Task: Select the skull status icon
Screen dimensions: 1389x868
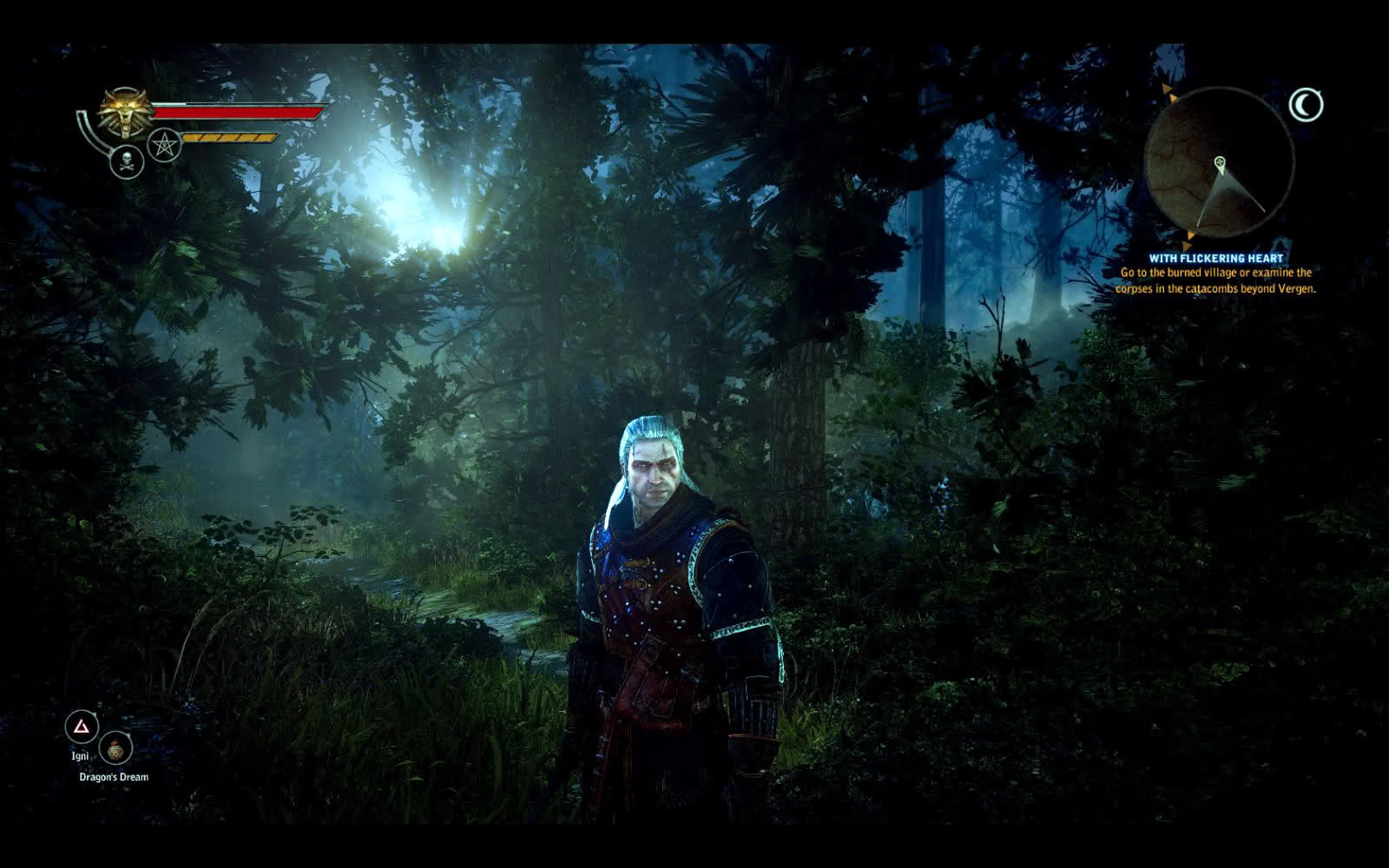Action: pyautogui.click(x=127, y=162)
